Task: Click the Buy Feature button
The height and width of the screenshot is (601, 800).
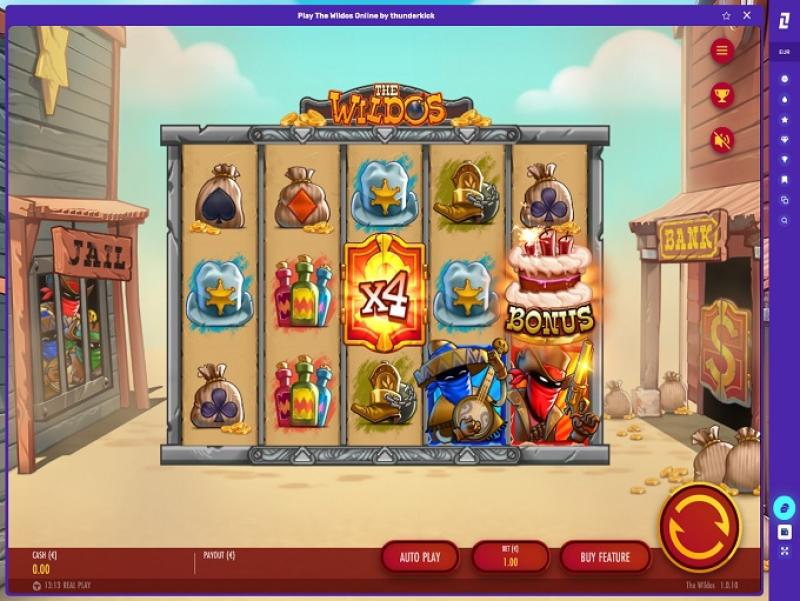Action: 605,557
